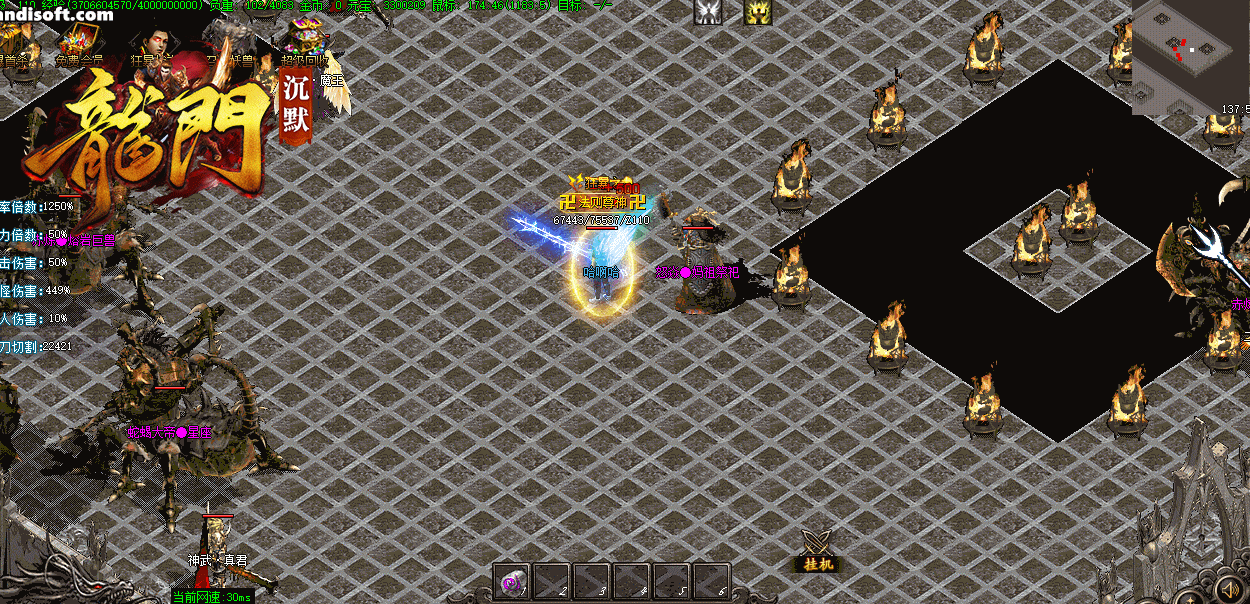The height and width of the screenshot is (604, 1250).
Task: Use the purple scroll in hotbar slot 1
Action: pyautogui.click(x=512, y=580)
